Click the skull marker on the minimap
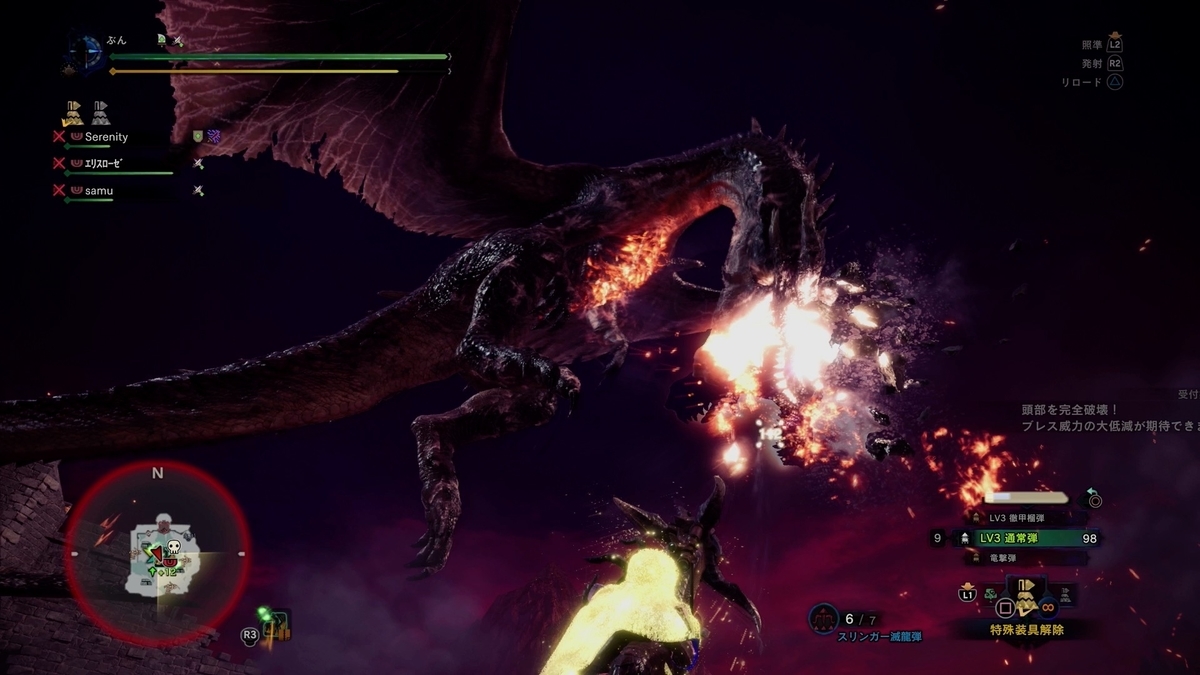Screen dimensions: 1200x675 [171, 548]
